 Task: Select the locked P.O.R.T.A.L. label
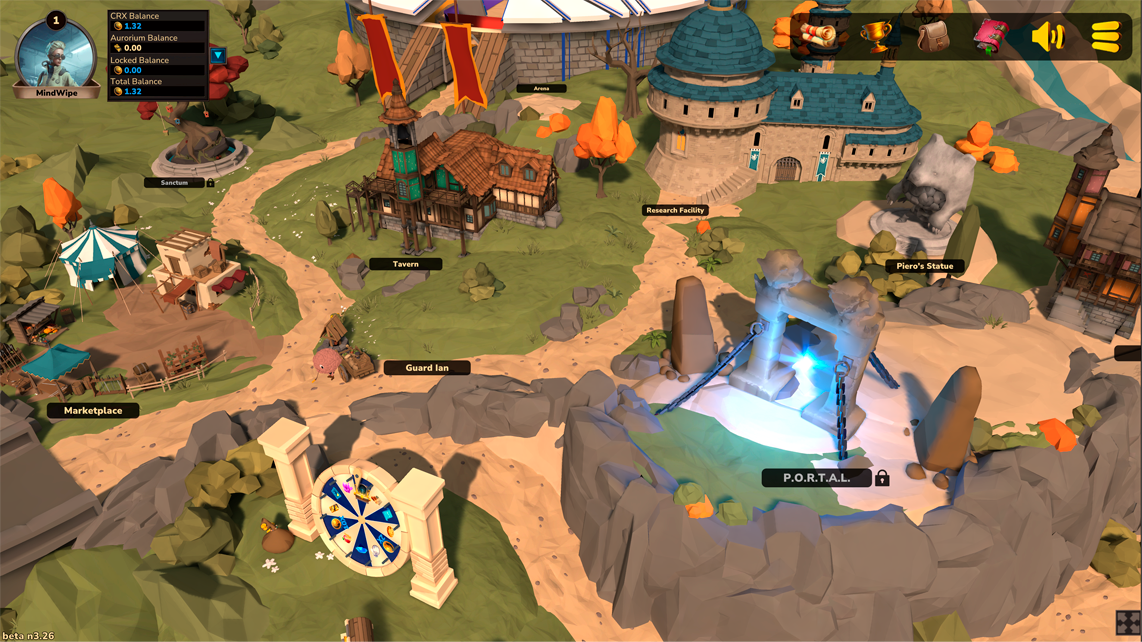click(x=817, y=478)
